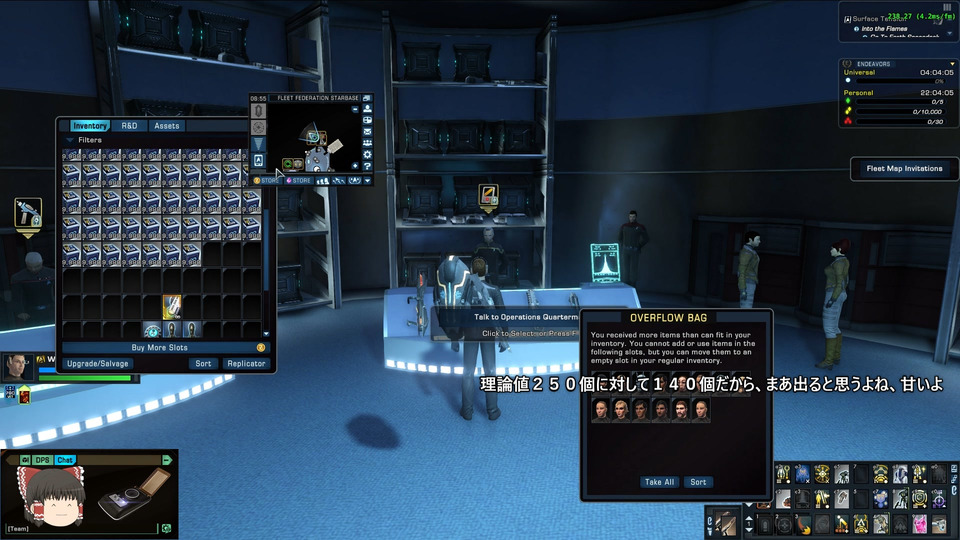Open the Replicator
Screen dimensions: 960x540
point(245,364)
